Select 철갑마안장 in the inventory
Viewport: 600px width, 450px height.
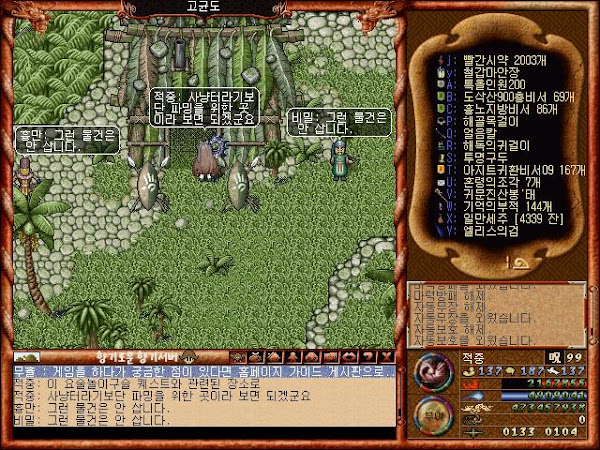click(x=480, y=73)
